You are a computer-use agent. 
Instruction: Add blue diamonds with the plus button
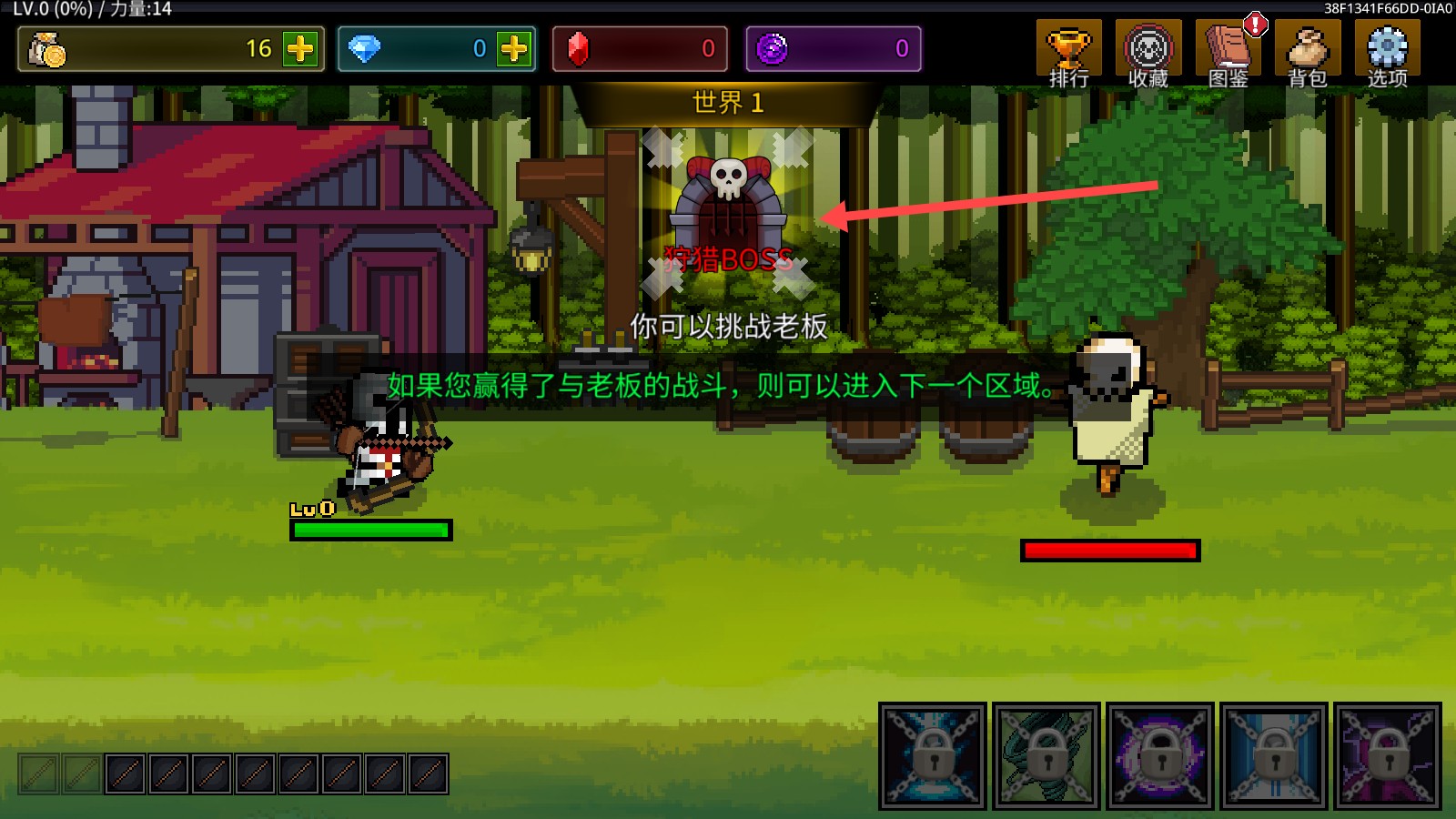[x=514, y=48]
